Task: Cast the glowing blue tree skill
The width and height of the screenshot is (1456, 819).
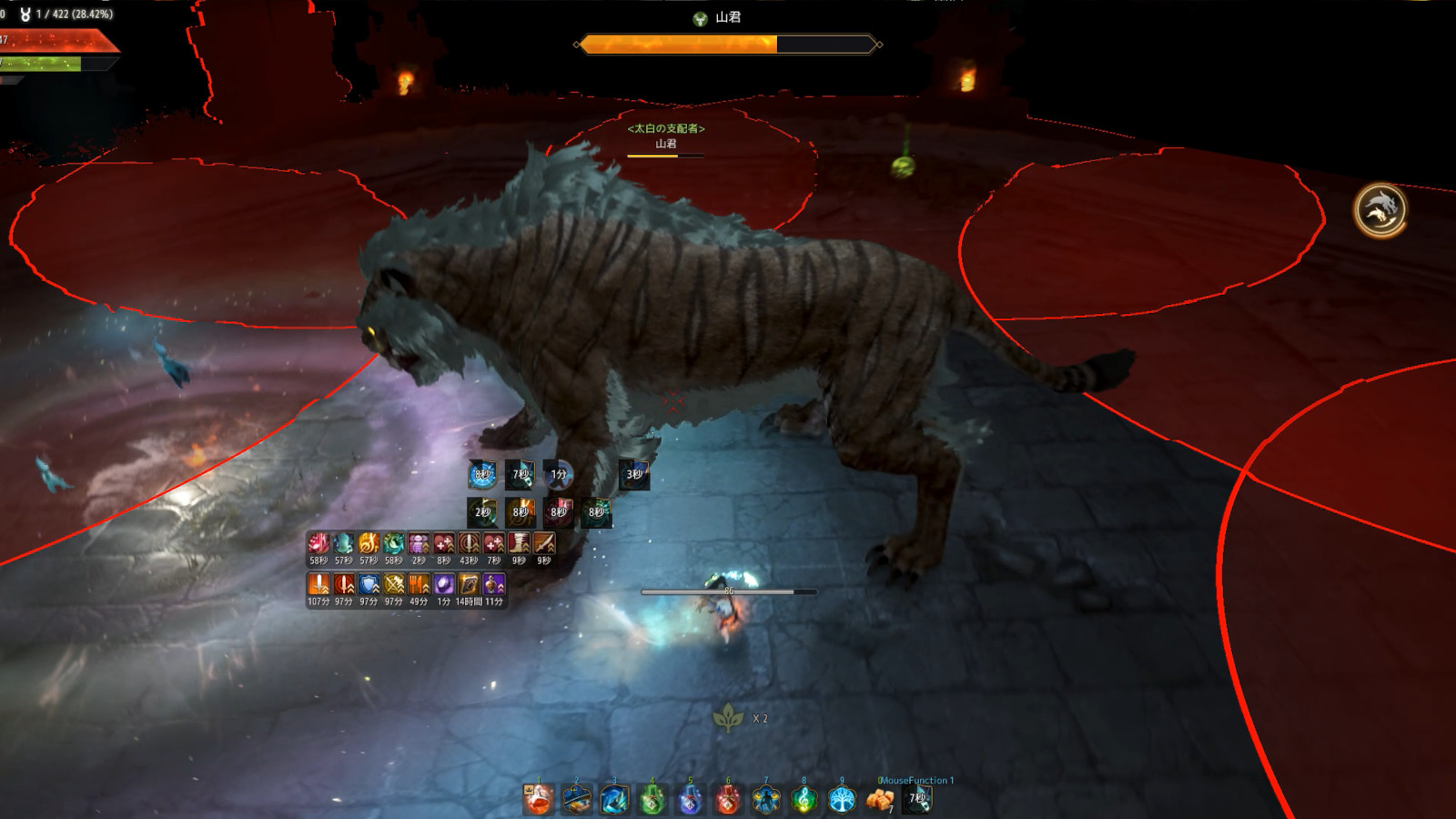Action: (842, 800)
